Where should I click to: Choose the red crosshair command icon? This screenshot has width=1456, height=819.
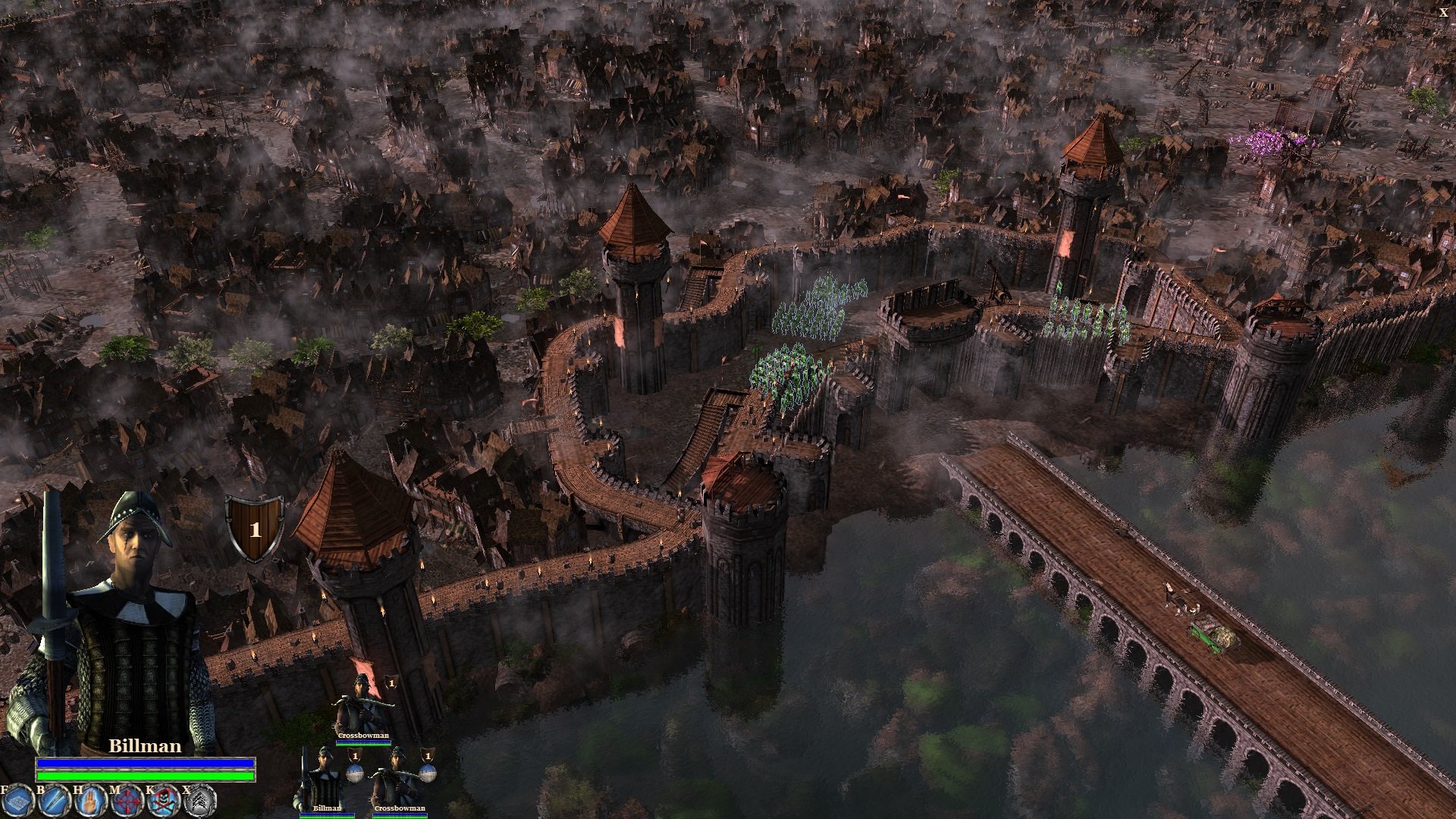(x=127, y=803)
